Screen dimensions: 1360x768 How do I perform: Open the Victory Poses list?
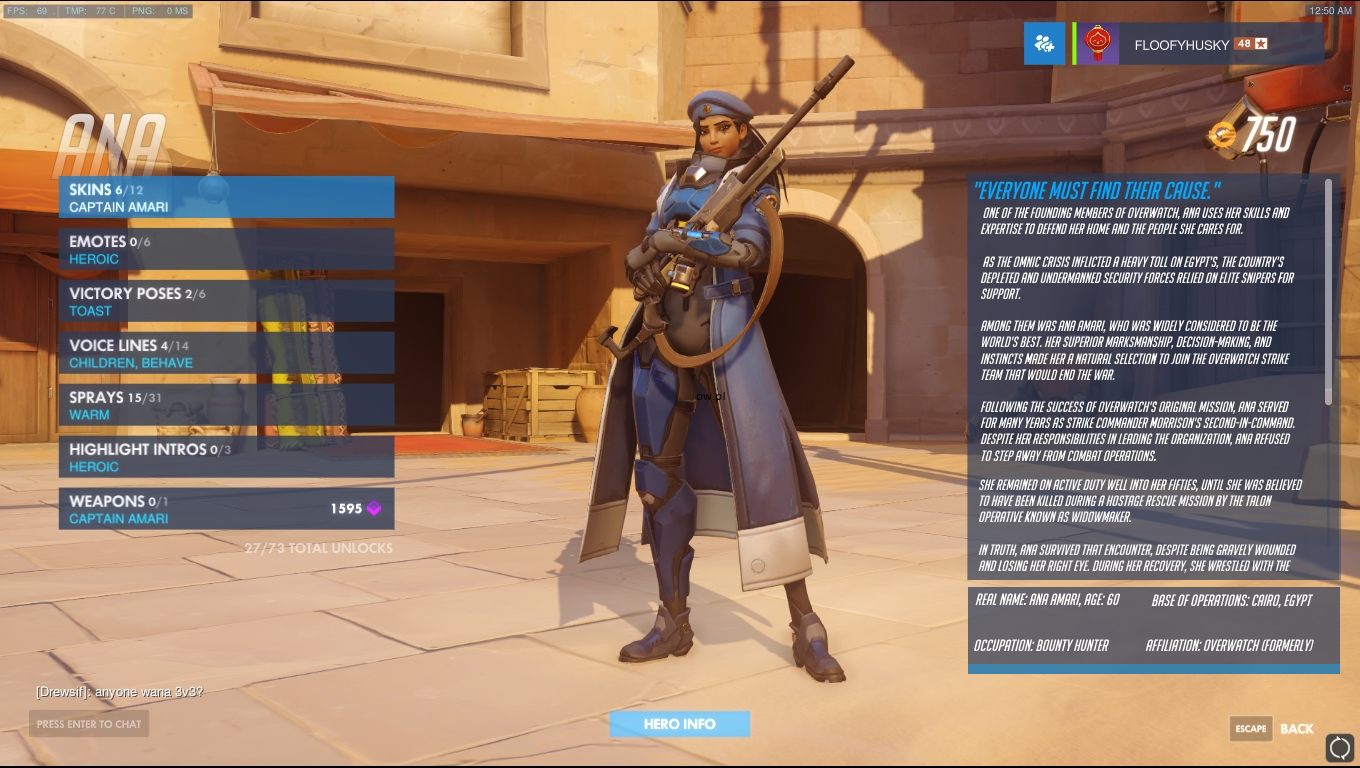[x=226, y=302]
